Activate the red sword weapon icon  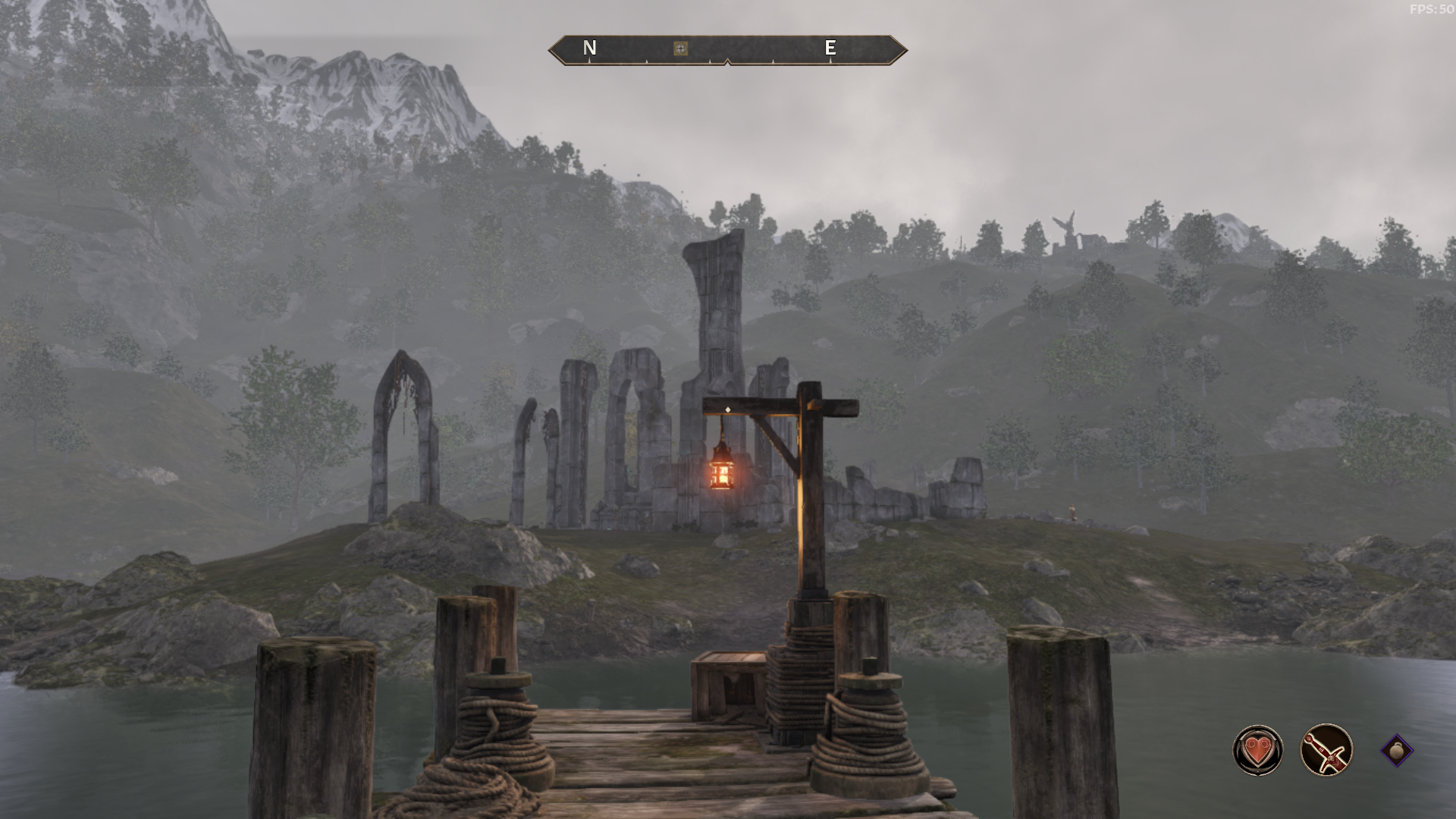[x=1326, y=751]
